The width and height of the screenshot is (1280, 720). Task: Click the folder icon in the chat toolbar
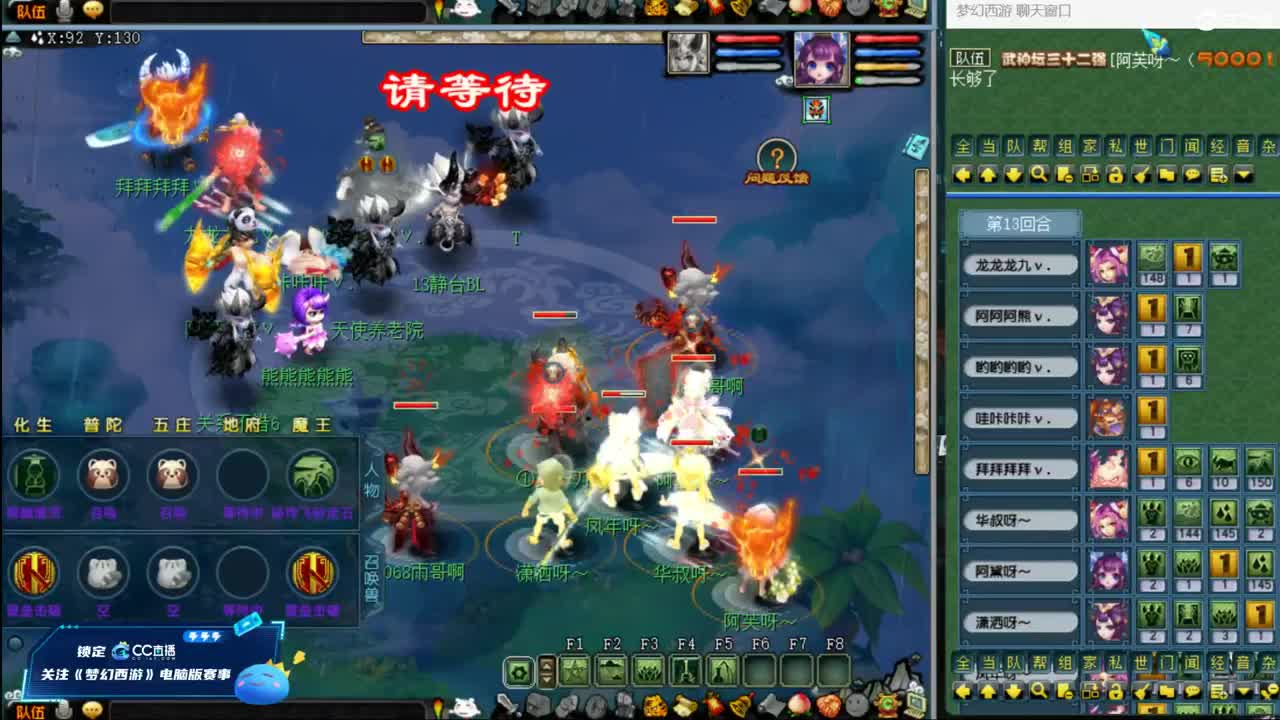click(x=1169, y=176)
